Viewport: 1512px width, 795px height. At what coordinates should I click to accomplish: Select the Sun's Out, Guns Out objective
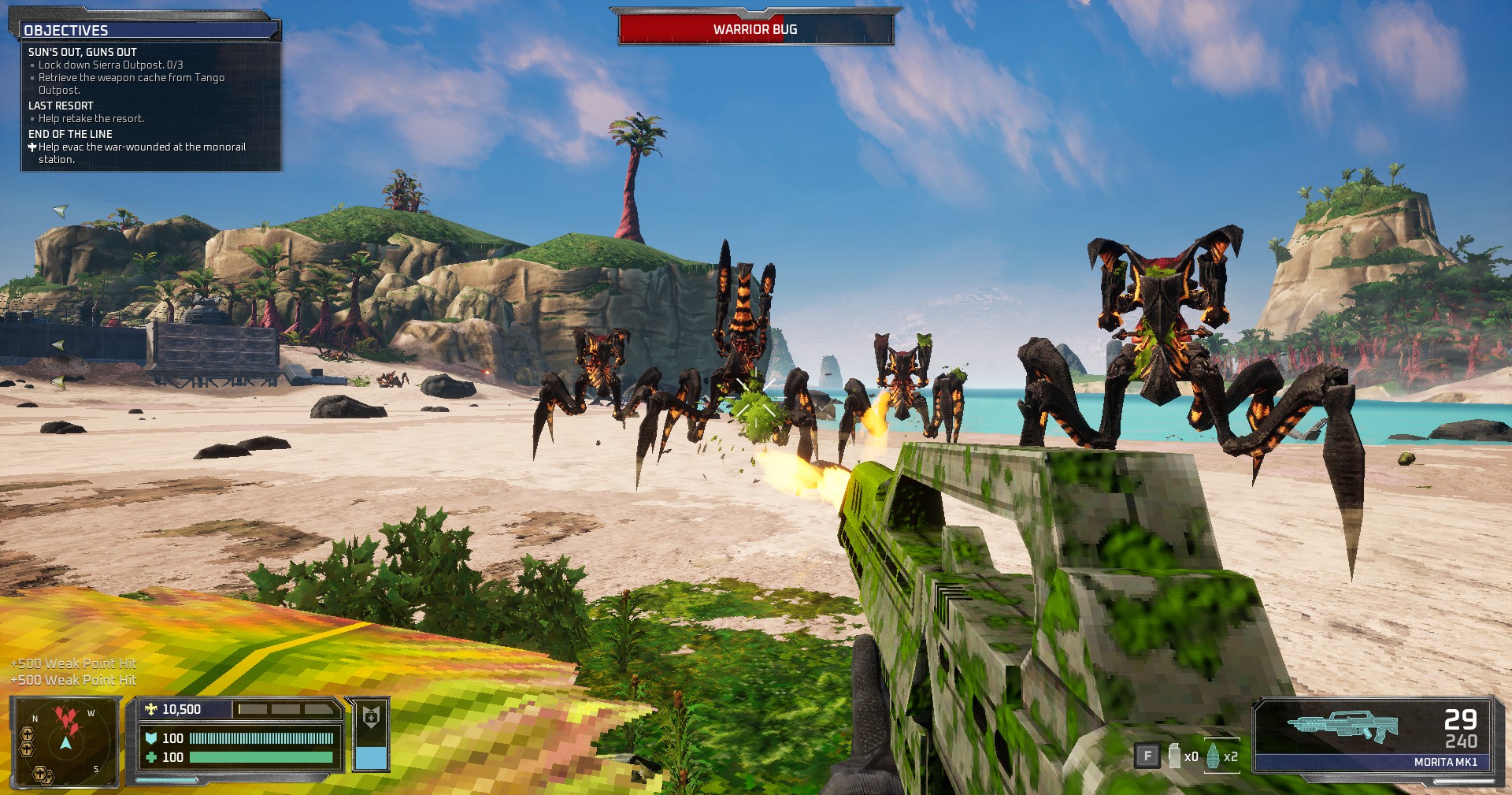(83, 52)
